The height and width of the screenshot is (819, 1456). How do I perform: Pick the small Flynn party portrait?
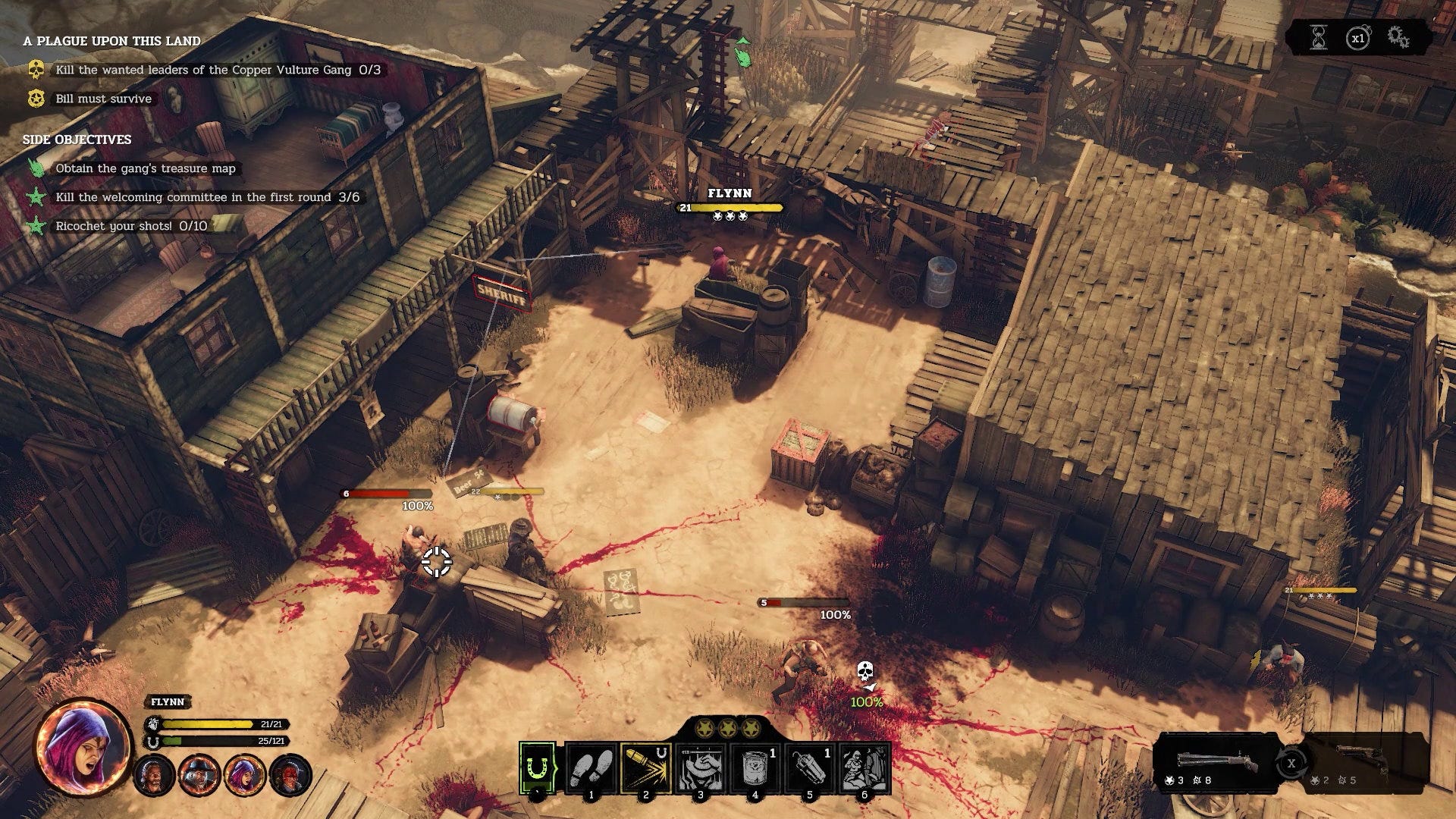(x=245, y=776)
